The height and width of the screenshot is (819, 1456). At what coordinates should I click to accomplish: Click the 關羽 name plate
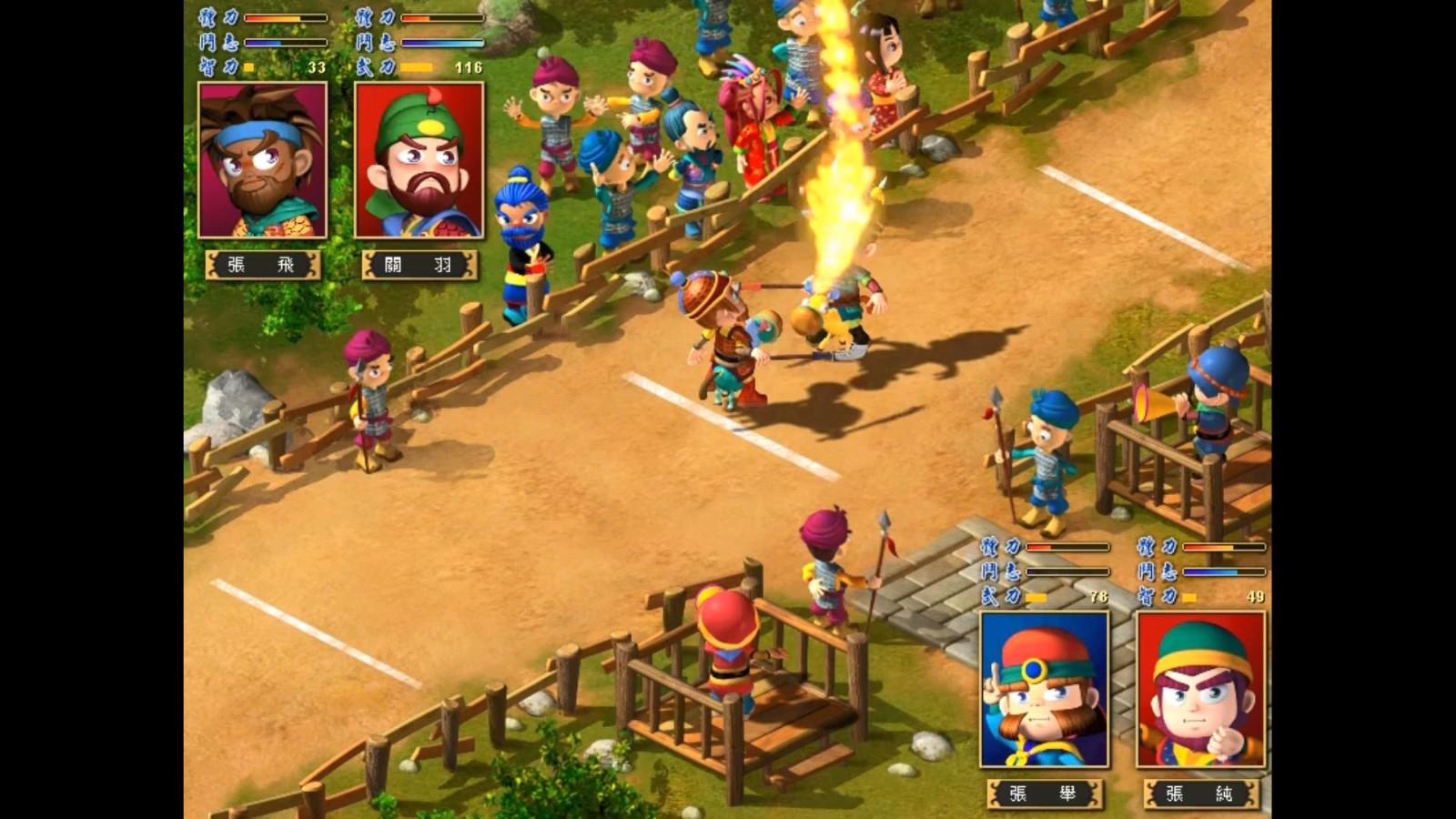coord(419,265)
